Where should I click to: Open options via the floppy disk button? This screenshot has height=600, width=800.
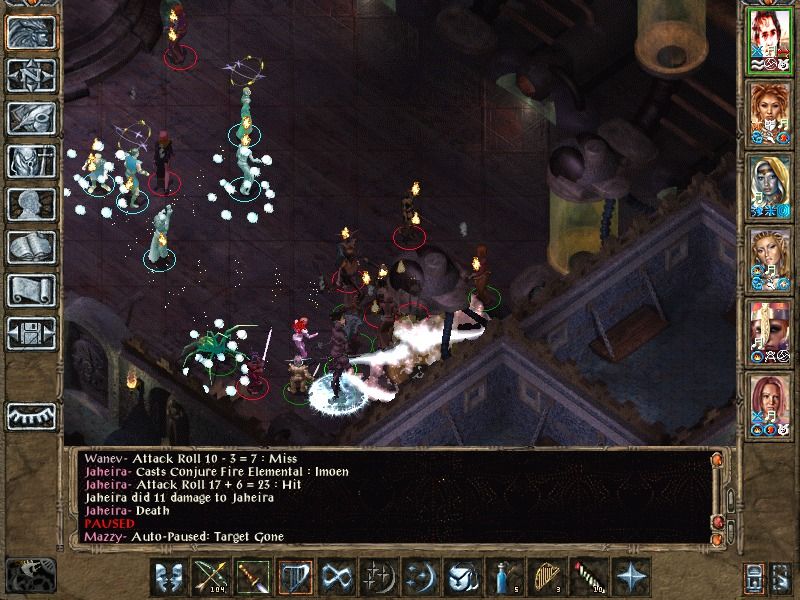click(31, 334)
